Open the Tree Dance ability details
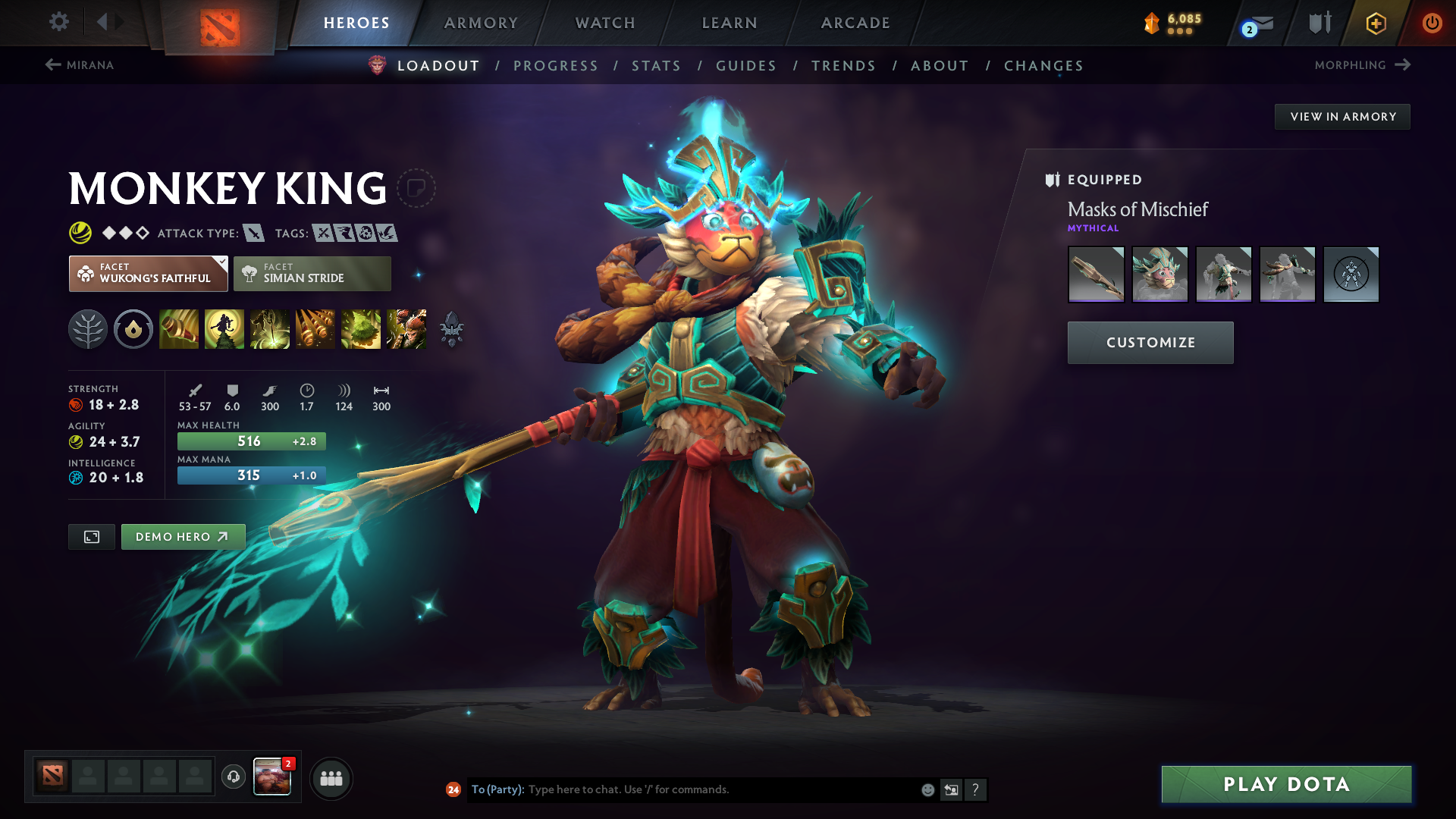This screenshot has height=819, width=1456. tap(224, 329)
